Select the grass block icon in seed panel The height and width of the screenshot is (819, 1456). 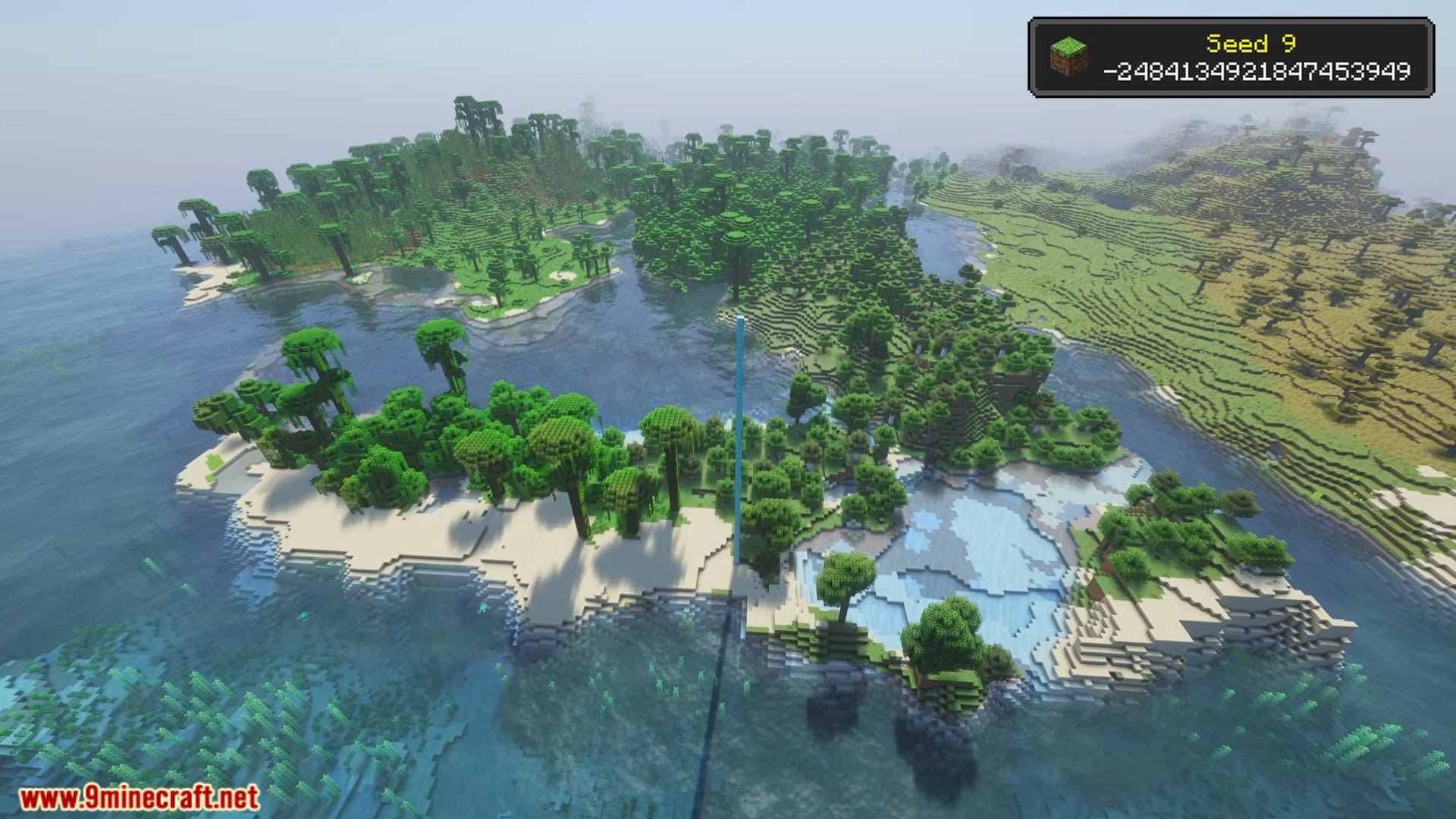(x=1068, y=57)
